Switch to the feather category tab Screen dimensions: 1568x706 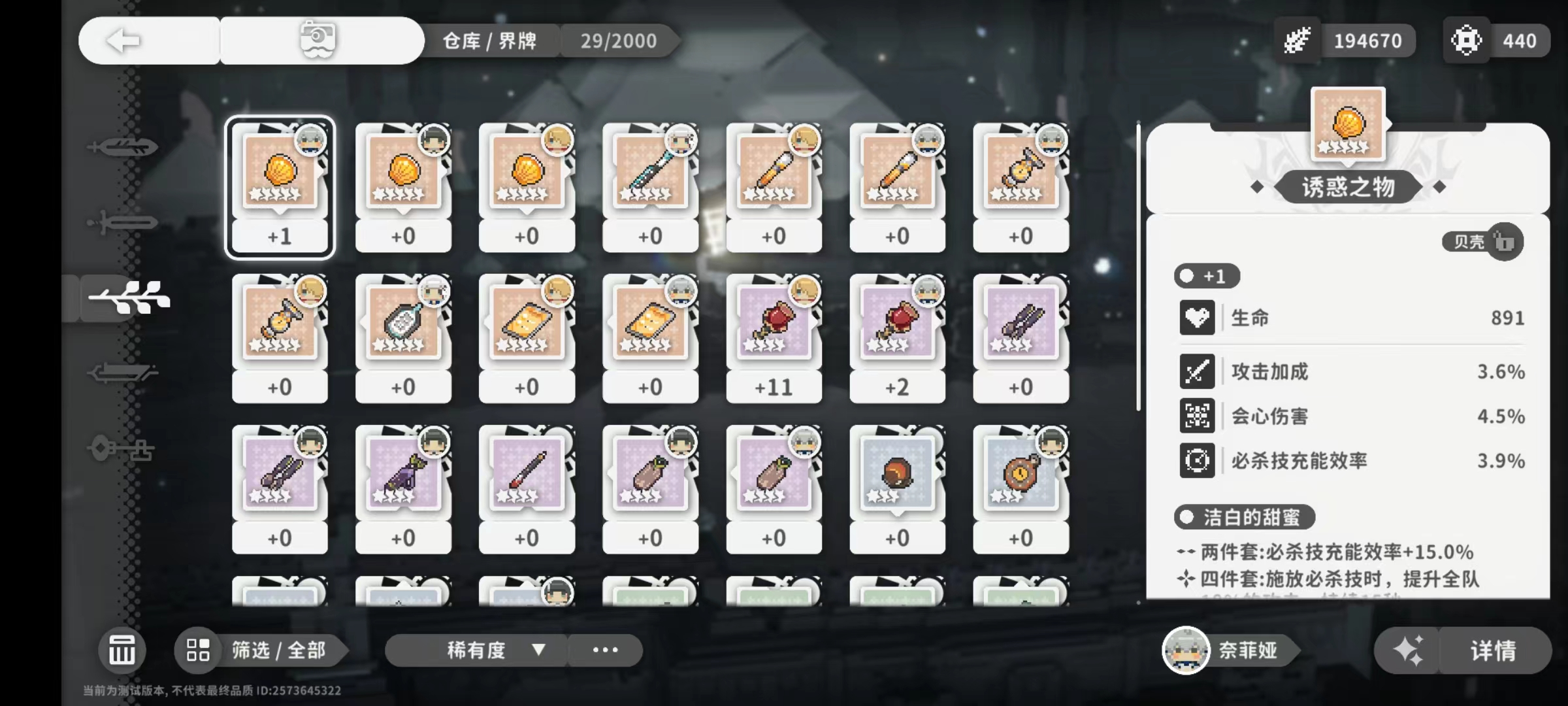123,147
